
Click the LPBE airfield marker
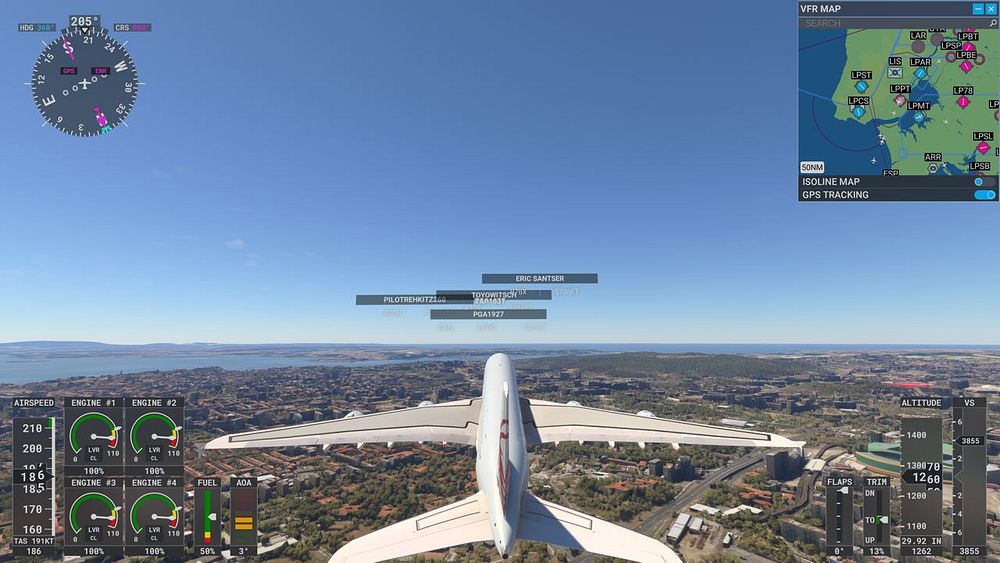pyautogui.click(x=966, y=67)
